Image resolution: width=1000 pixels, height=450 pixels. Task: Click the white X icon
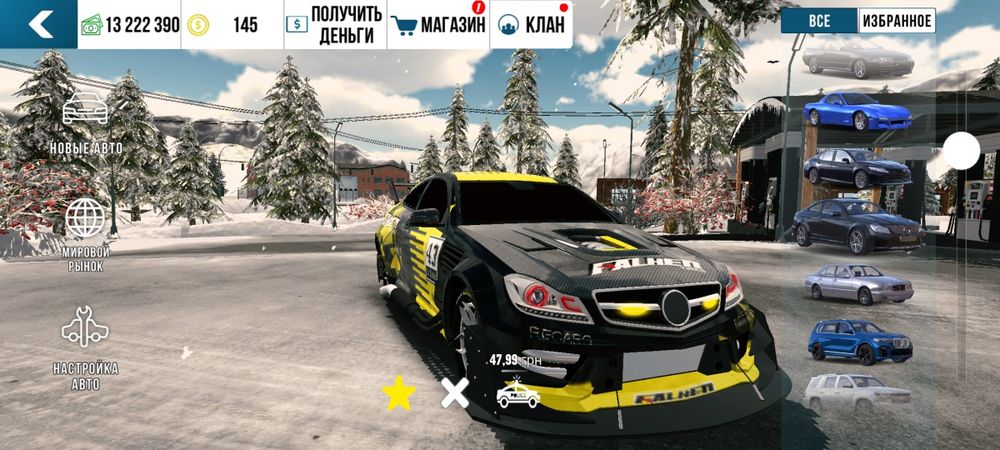[x=455, y=394]
